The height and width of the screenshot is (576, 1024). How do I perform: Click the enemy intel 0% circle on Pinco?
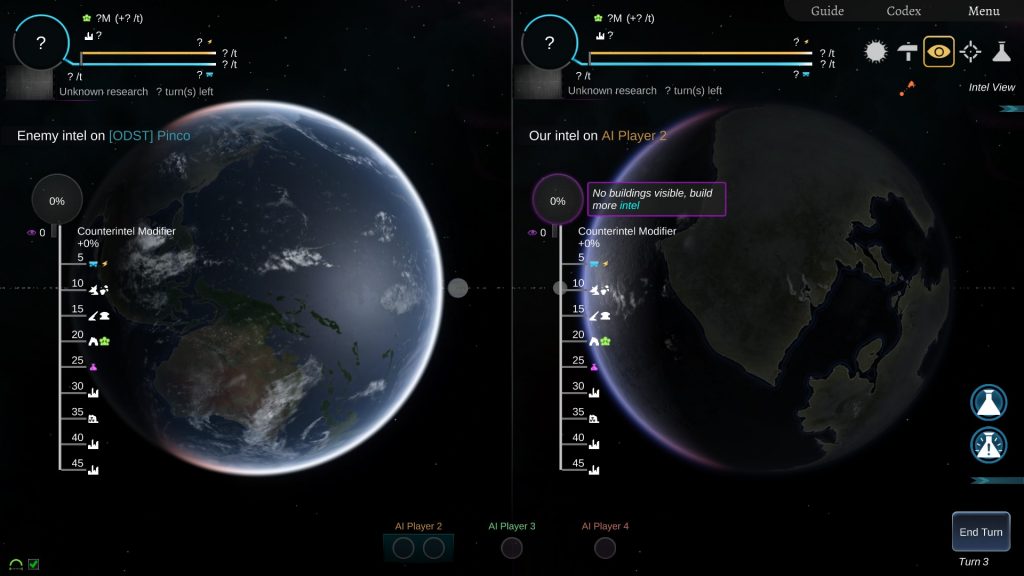tap(57, 201)
